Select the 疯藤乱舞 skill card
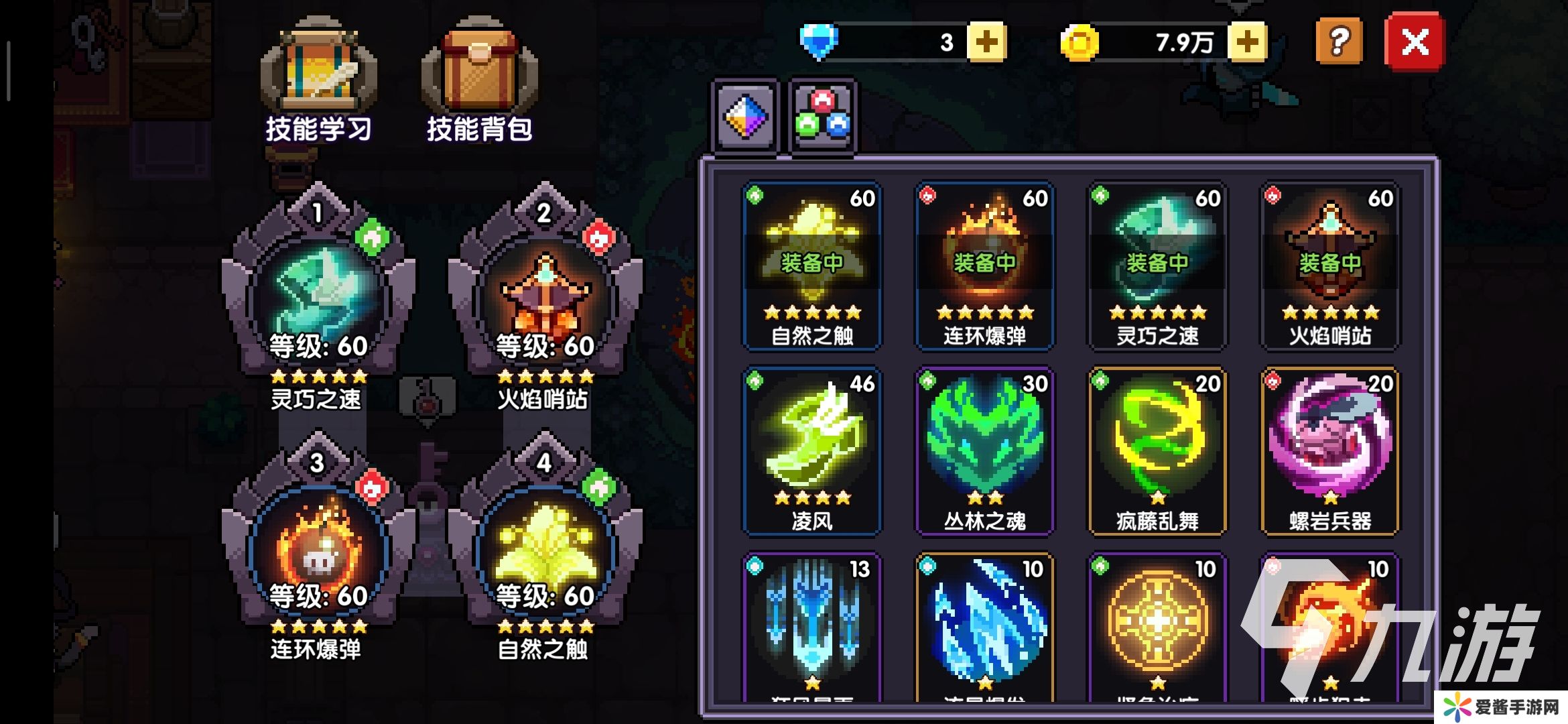This screenshot has height=724, width=1568. point(1157,450)
